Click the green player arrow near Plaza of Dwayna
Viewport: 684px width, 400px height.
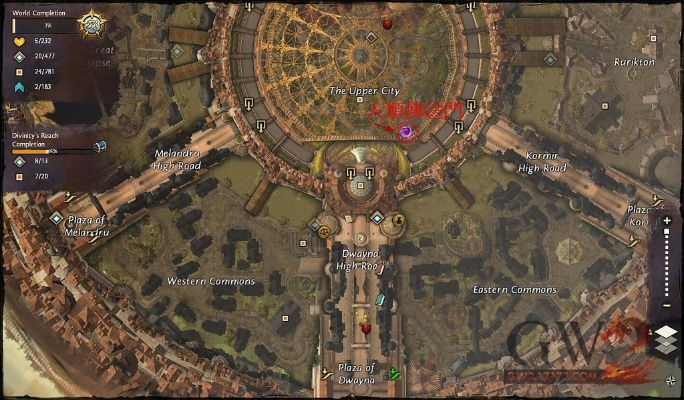pyautogui.click(x=394, y=375)
